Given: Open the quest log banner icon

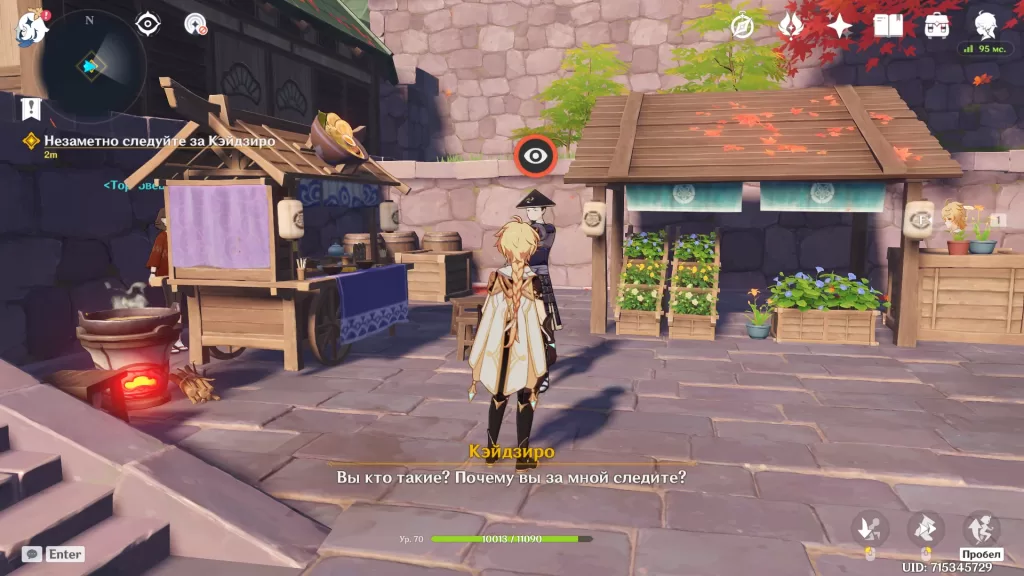Looking at the screenshot, I should pos(32,107).
